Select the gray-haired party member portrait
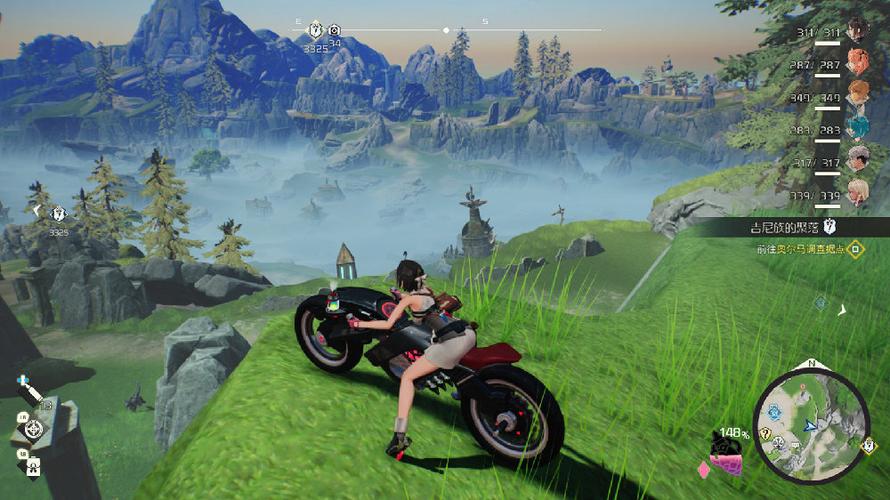Screen dimensions: 890x500 point(858,158)
